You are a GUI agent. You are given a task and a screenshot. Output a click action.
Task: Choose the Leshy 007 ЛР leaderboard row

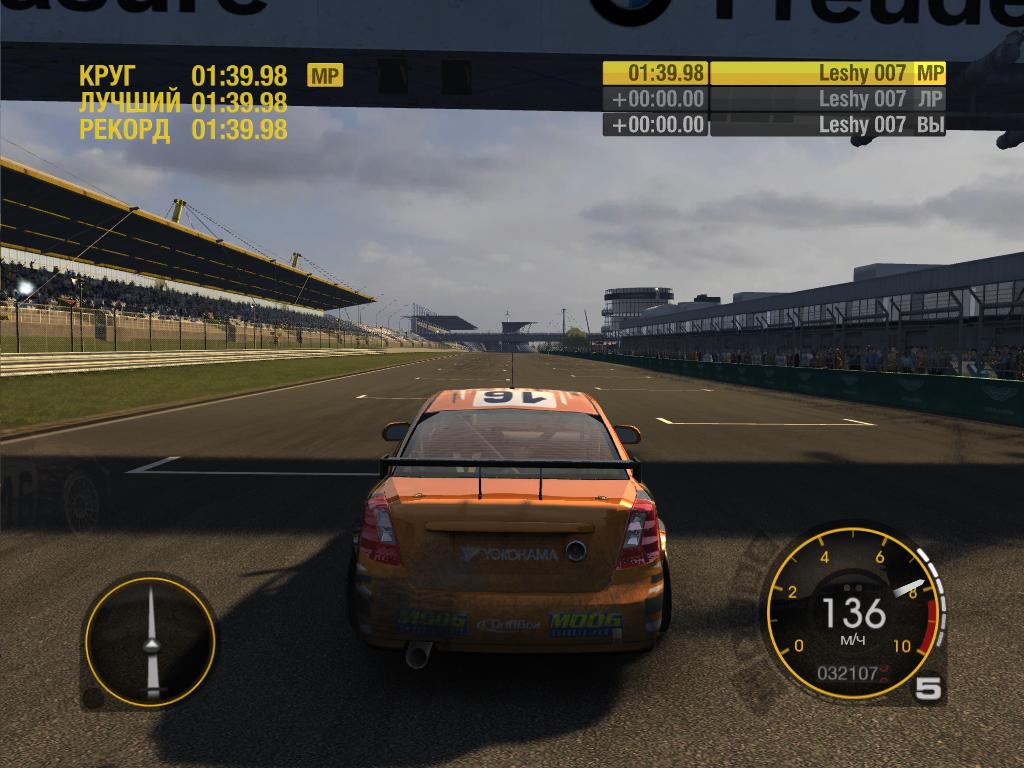pos(774,99)
